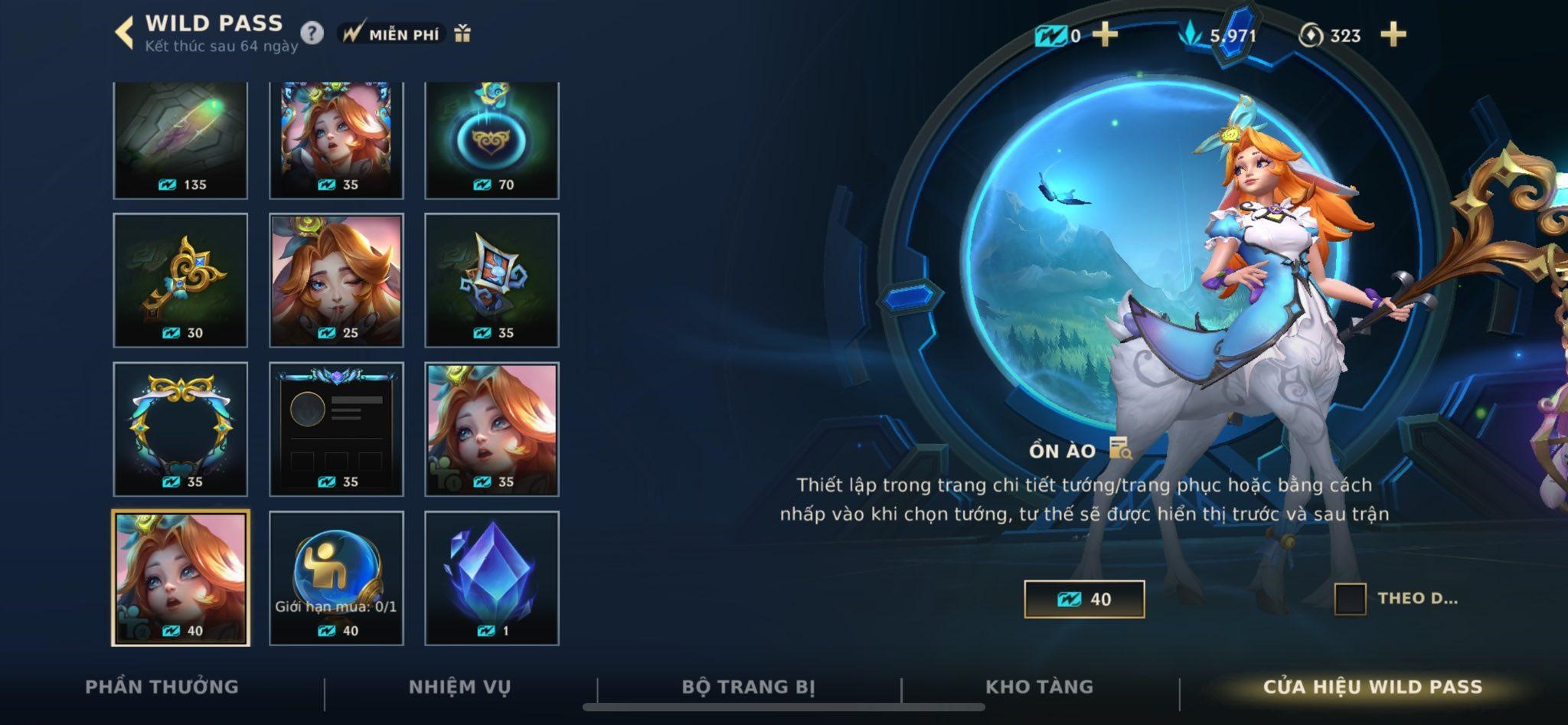
Task: Open the Wild Pass help question mark
Action: (x=312, y=34)
